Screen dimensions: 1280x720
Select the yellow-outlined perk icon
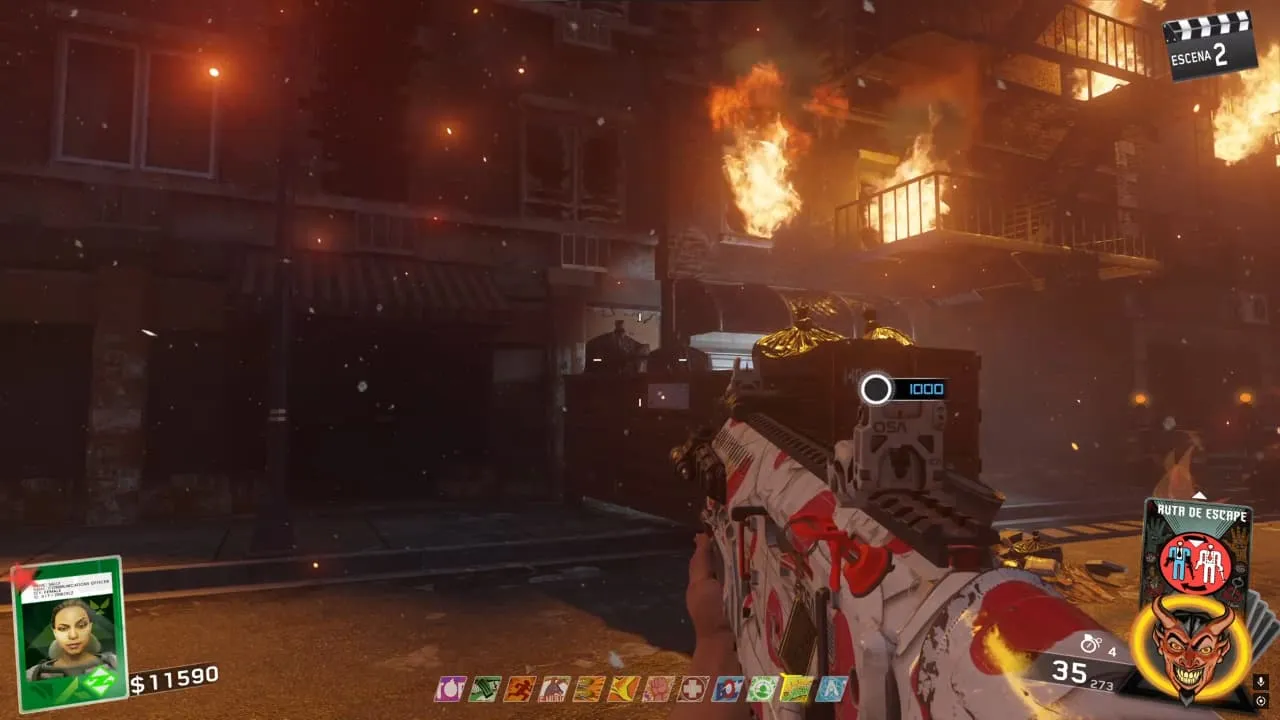[797, 688]
